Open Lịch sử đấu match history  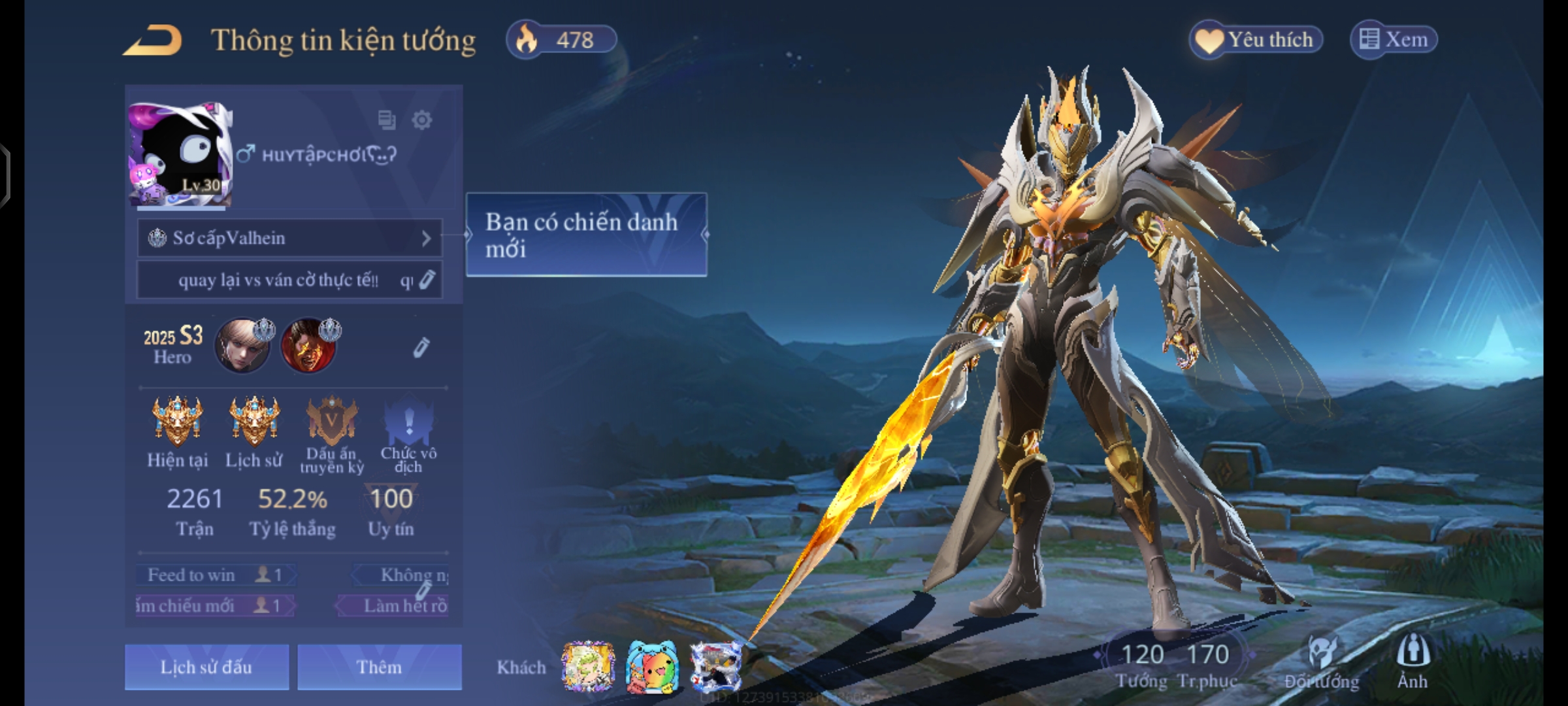pos(206,667)
